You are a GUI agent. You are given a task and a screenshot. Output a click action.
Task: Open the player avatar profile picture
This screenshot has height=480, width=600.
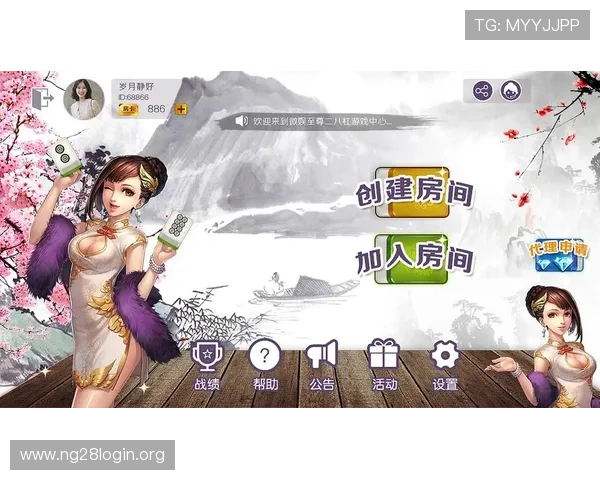point(83,100)
